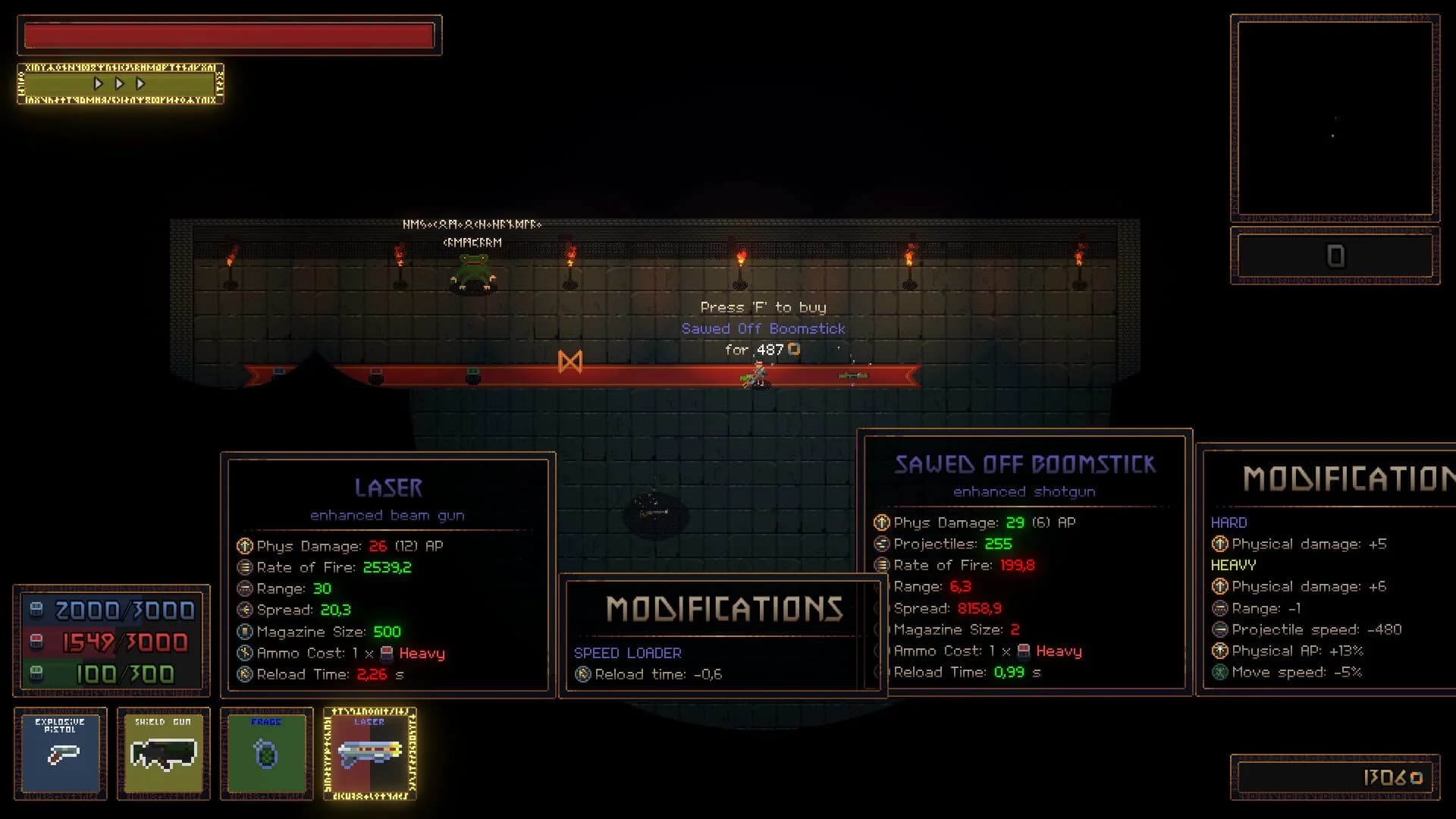Click the Move speed icon in Modifications panel
Viewport: 1456px width, 819px height.
pyautogui.click(x=1221, y=672)
